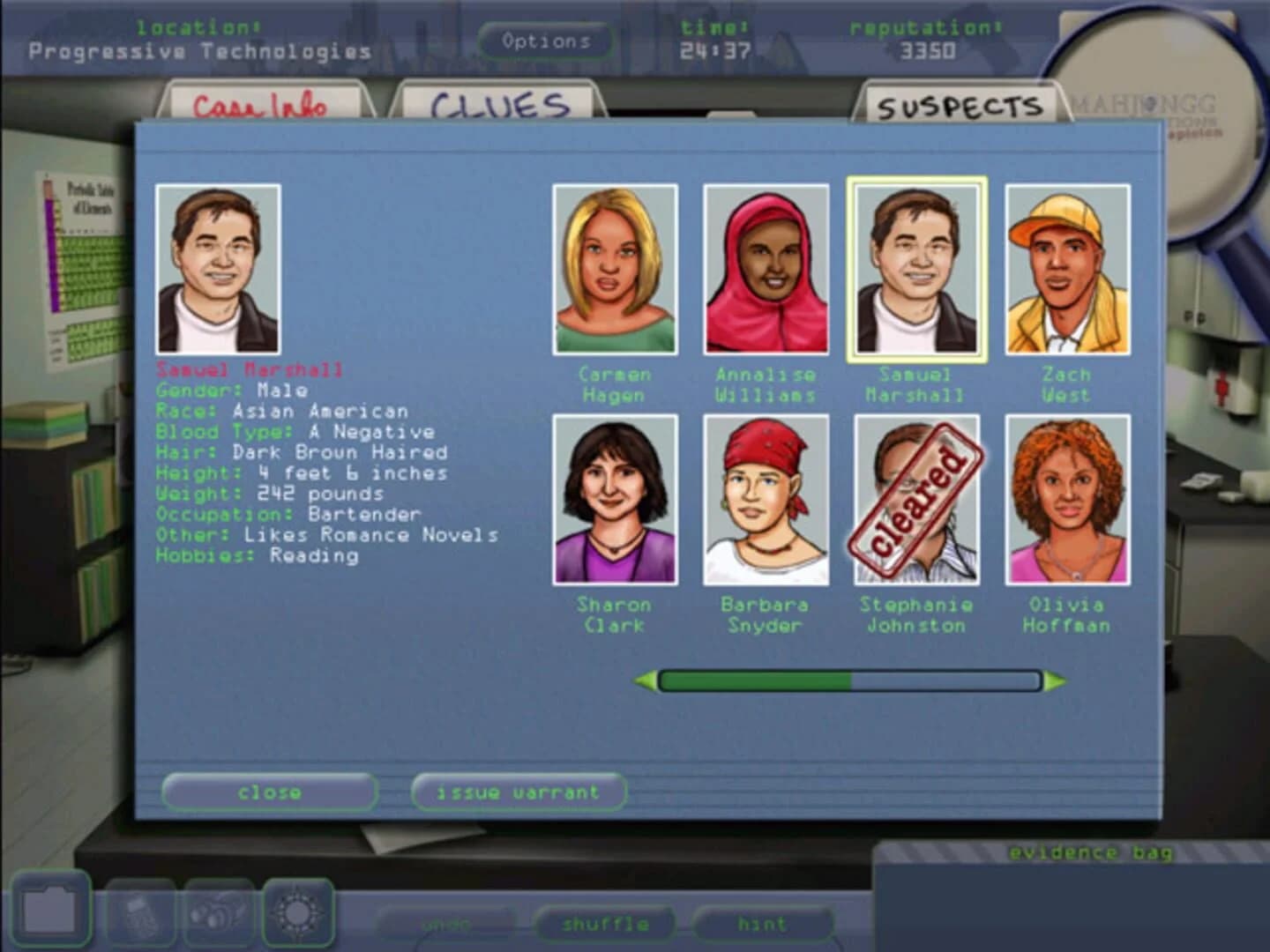Viewport: 1270px width, 952px height.
Task: Click the left green arrow for previous suspects
Action: (x=646, y=680)
